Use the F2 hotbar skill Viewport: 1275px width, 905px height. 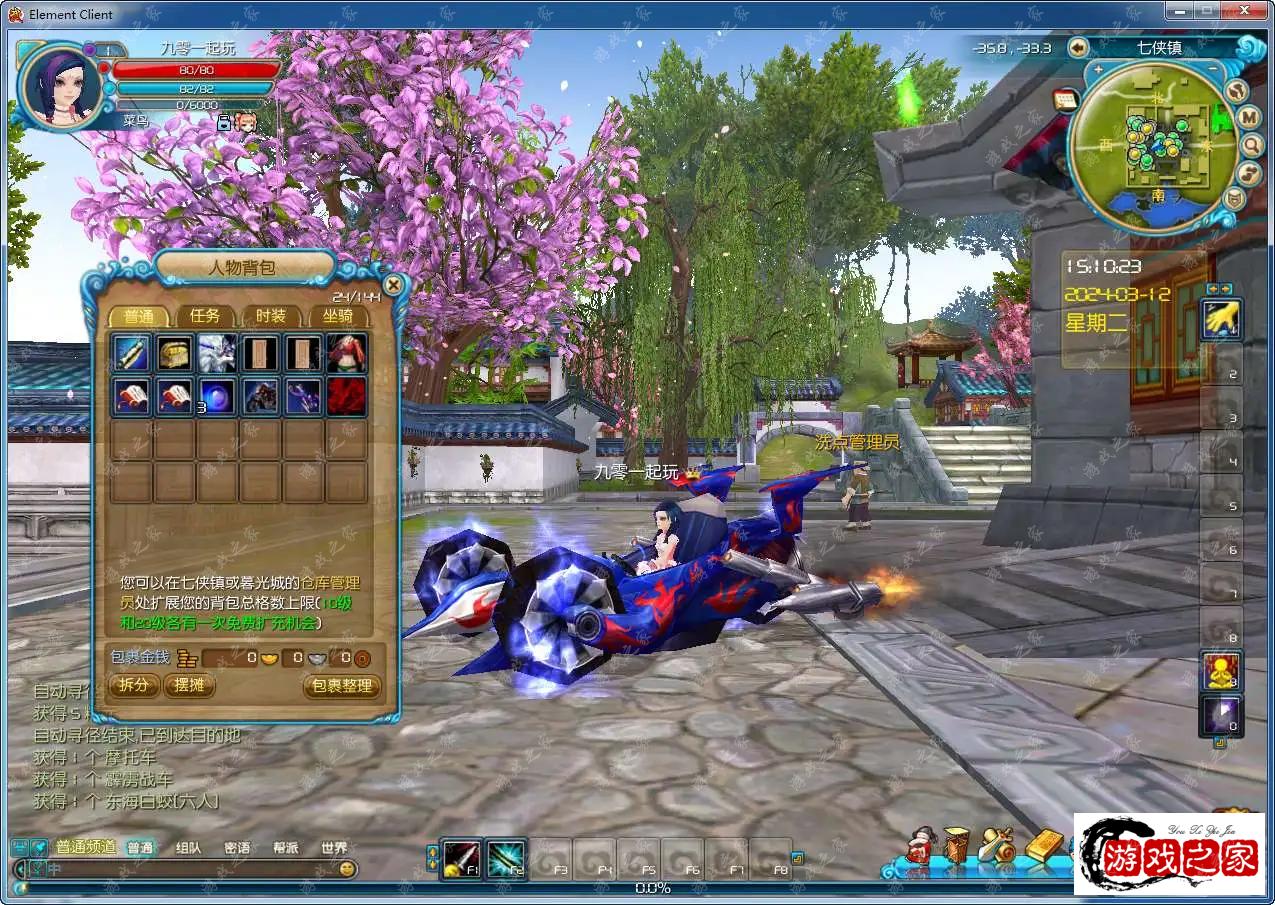click(506, 860)
